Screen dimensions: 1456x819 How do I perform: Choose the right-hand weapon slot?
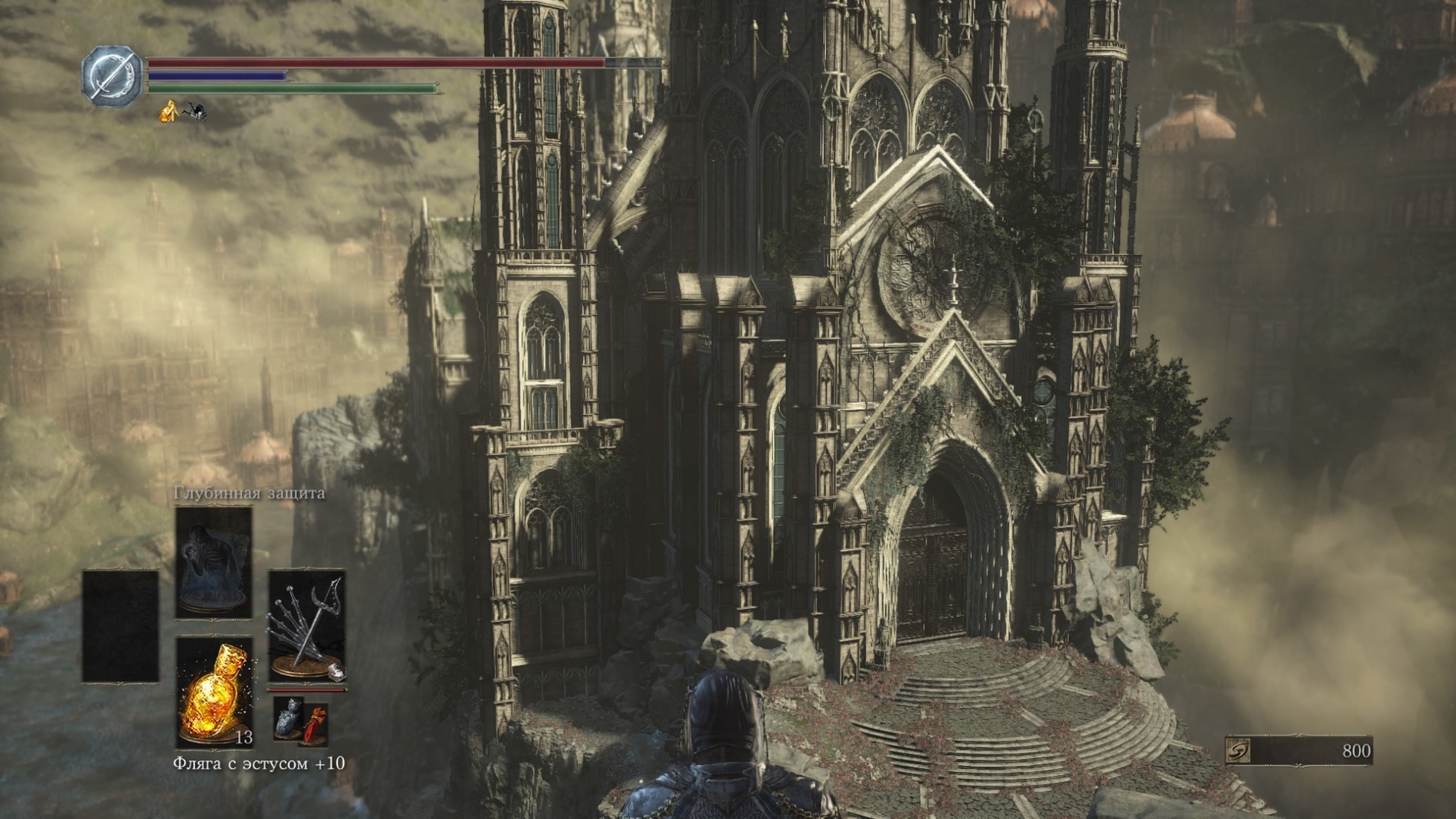[307, 625]
